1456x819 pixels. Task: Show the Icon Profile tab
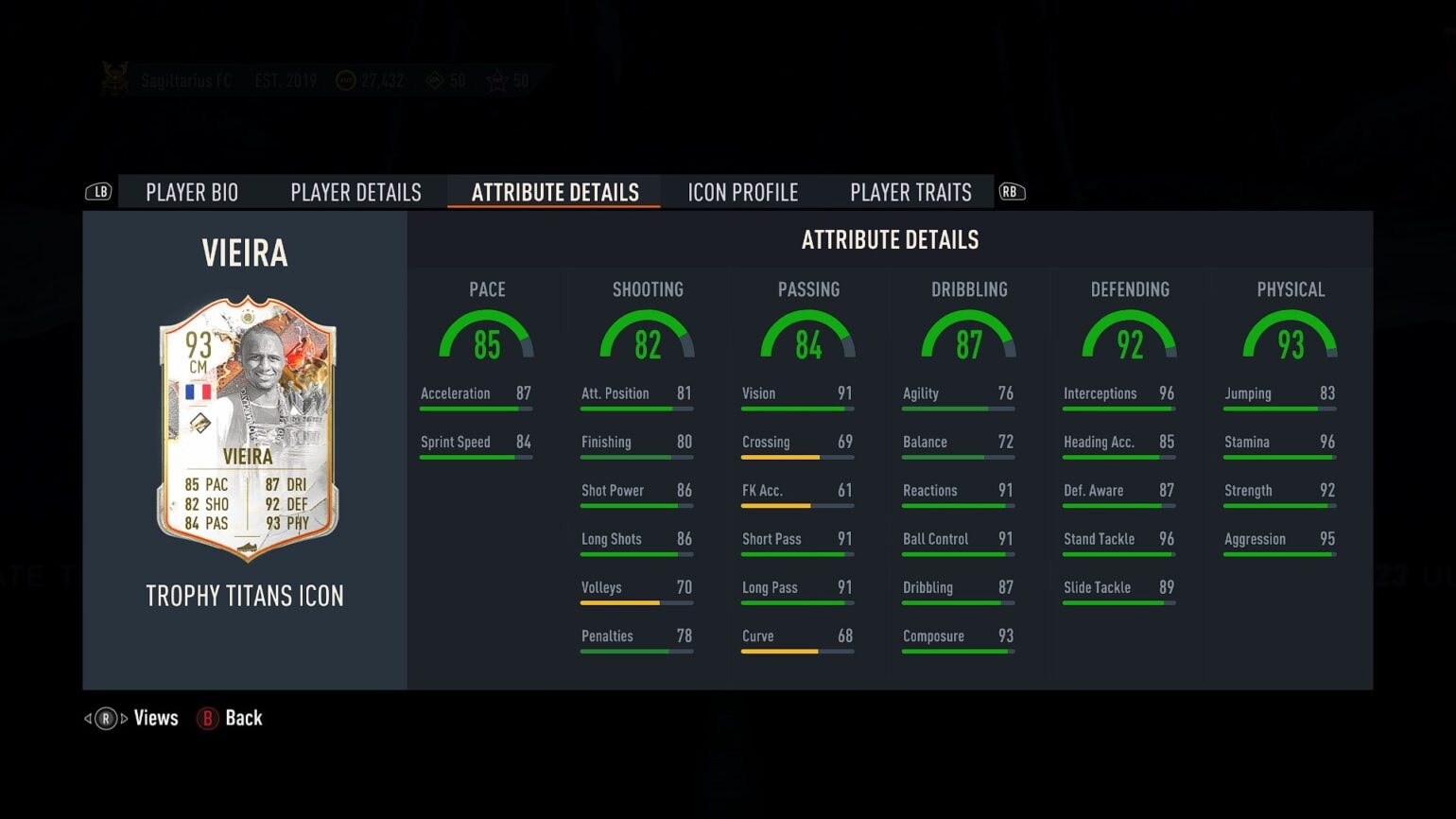tap(742, 192)
